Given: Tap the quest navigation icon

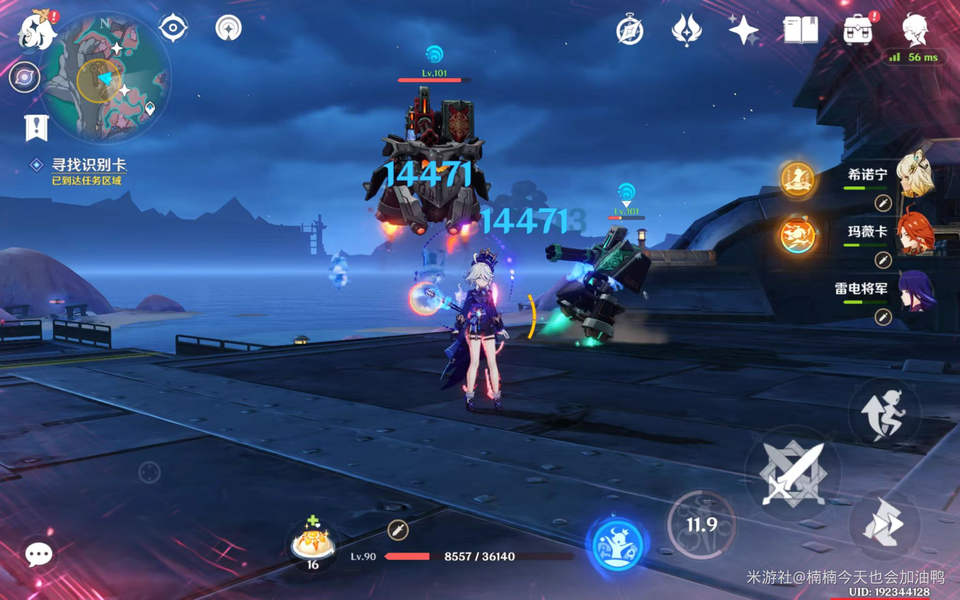Looking at the screenshot, I should tap(36, 127).
